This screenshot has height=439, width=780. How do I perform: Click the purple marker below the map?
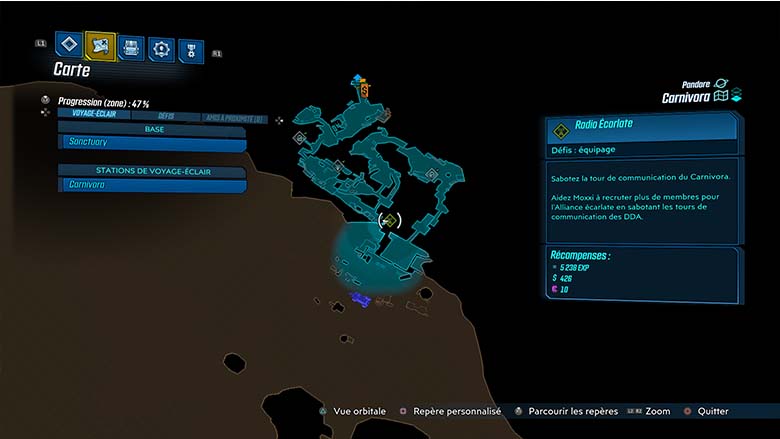point(361,299)
